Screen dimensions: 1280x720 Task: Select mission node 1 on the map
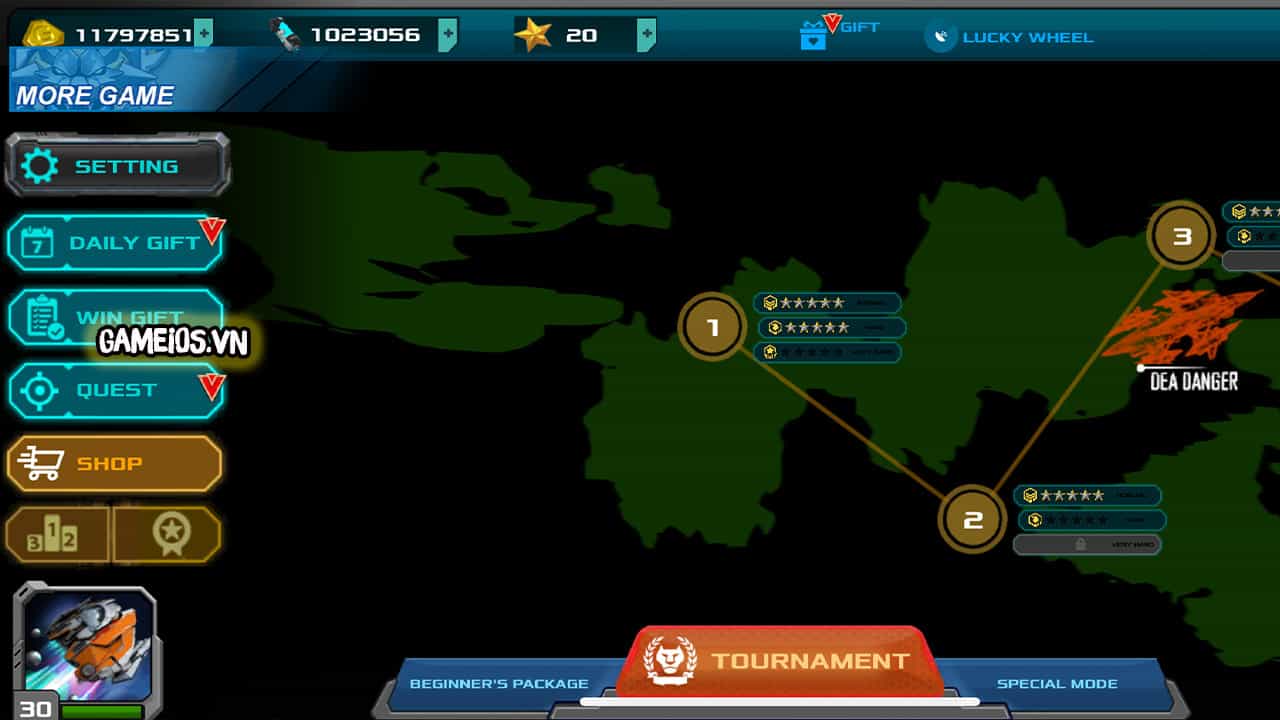point(711,325)
